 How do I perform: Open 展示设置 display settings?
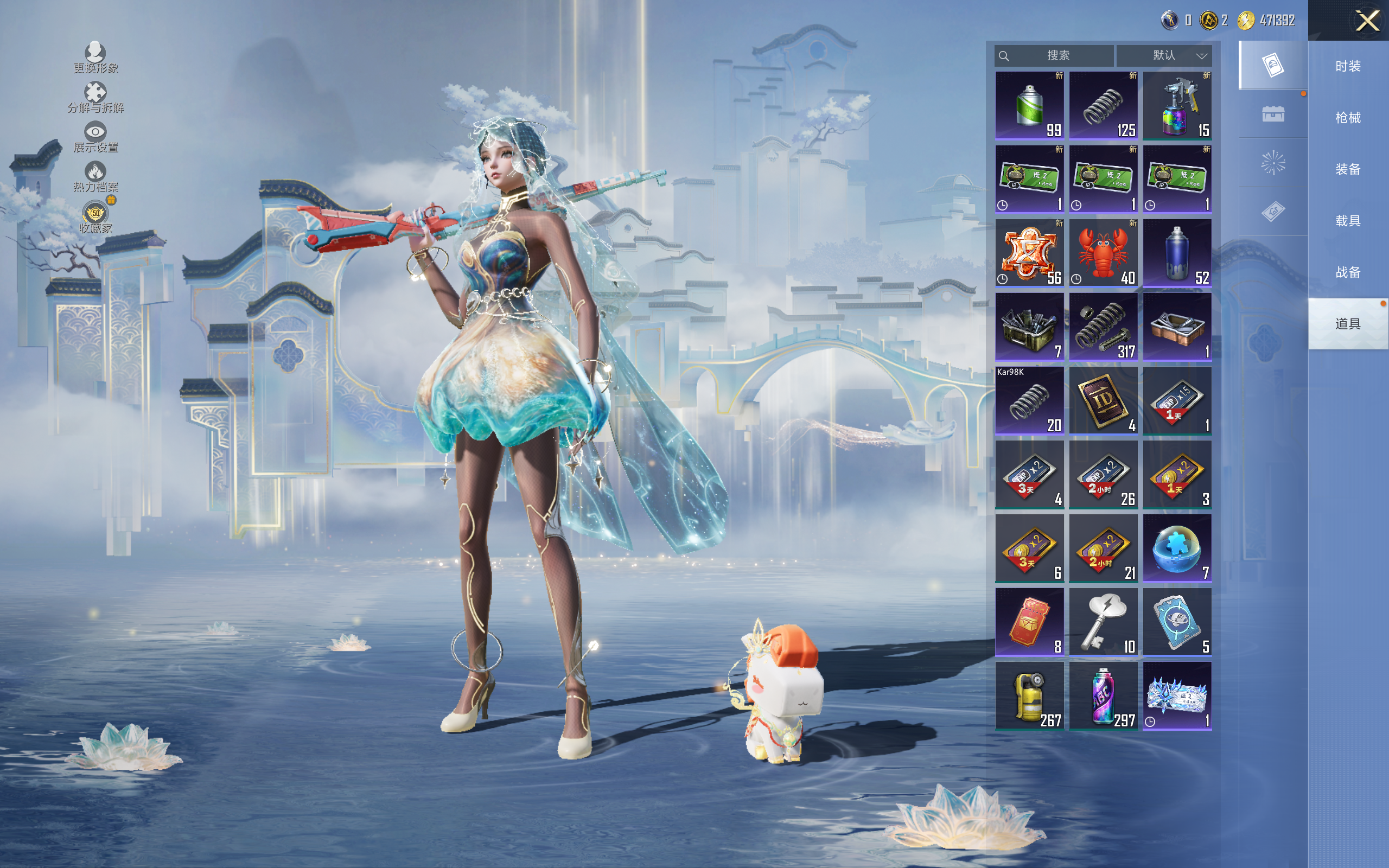pos(95,137)
